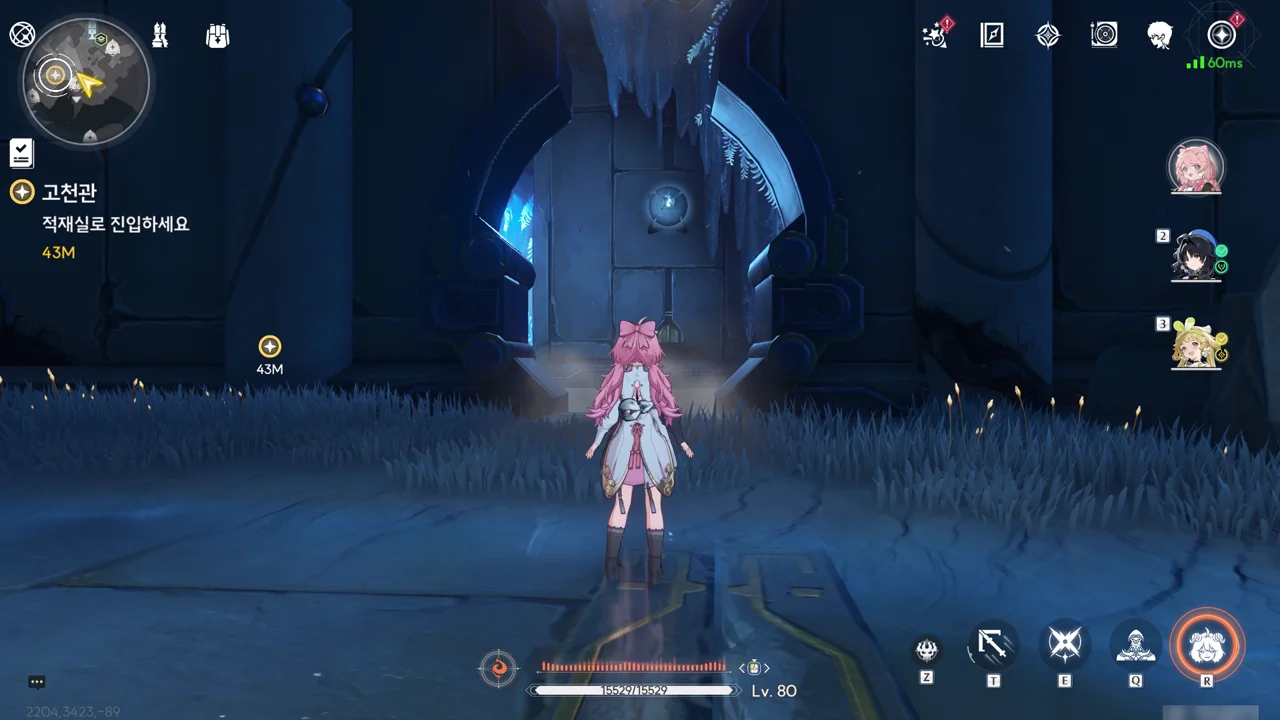The image size is (1280, 720).
Task: Open the record player icon
Action: pyautogui.click(x=1104, y=36)
